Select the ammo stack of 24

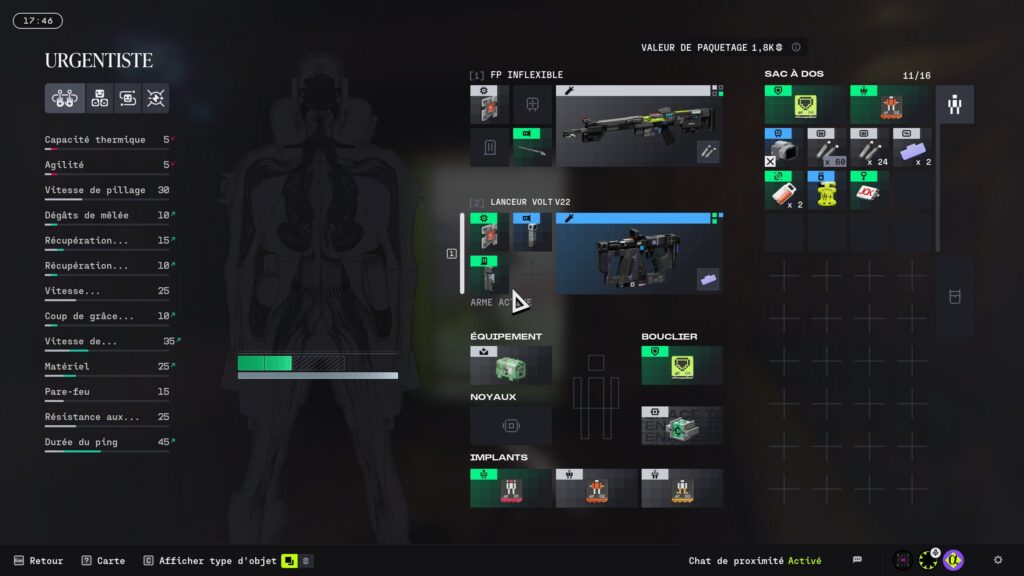[869, 147]
